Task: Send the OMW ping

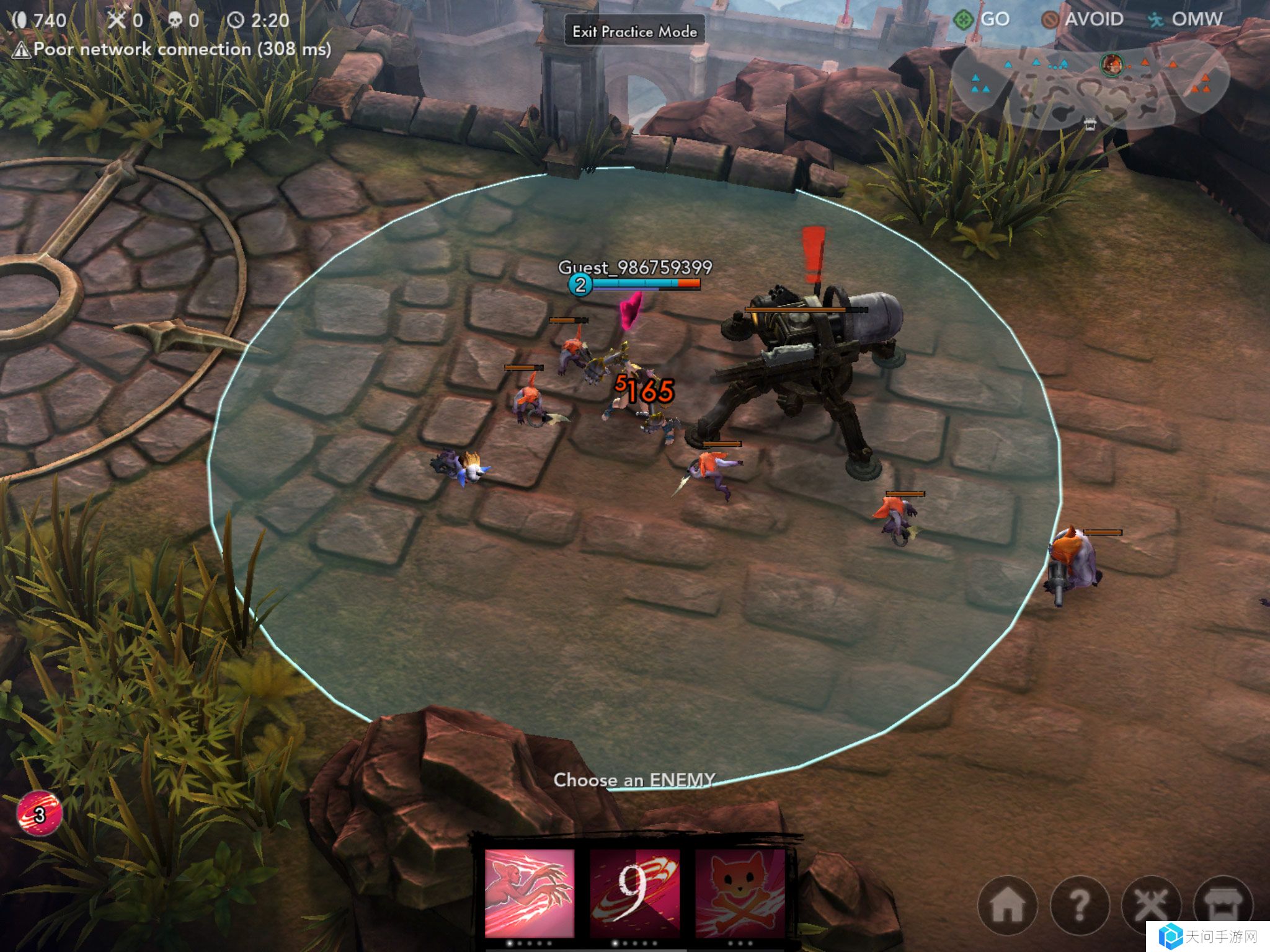Action: coord(1186,19)
